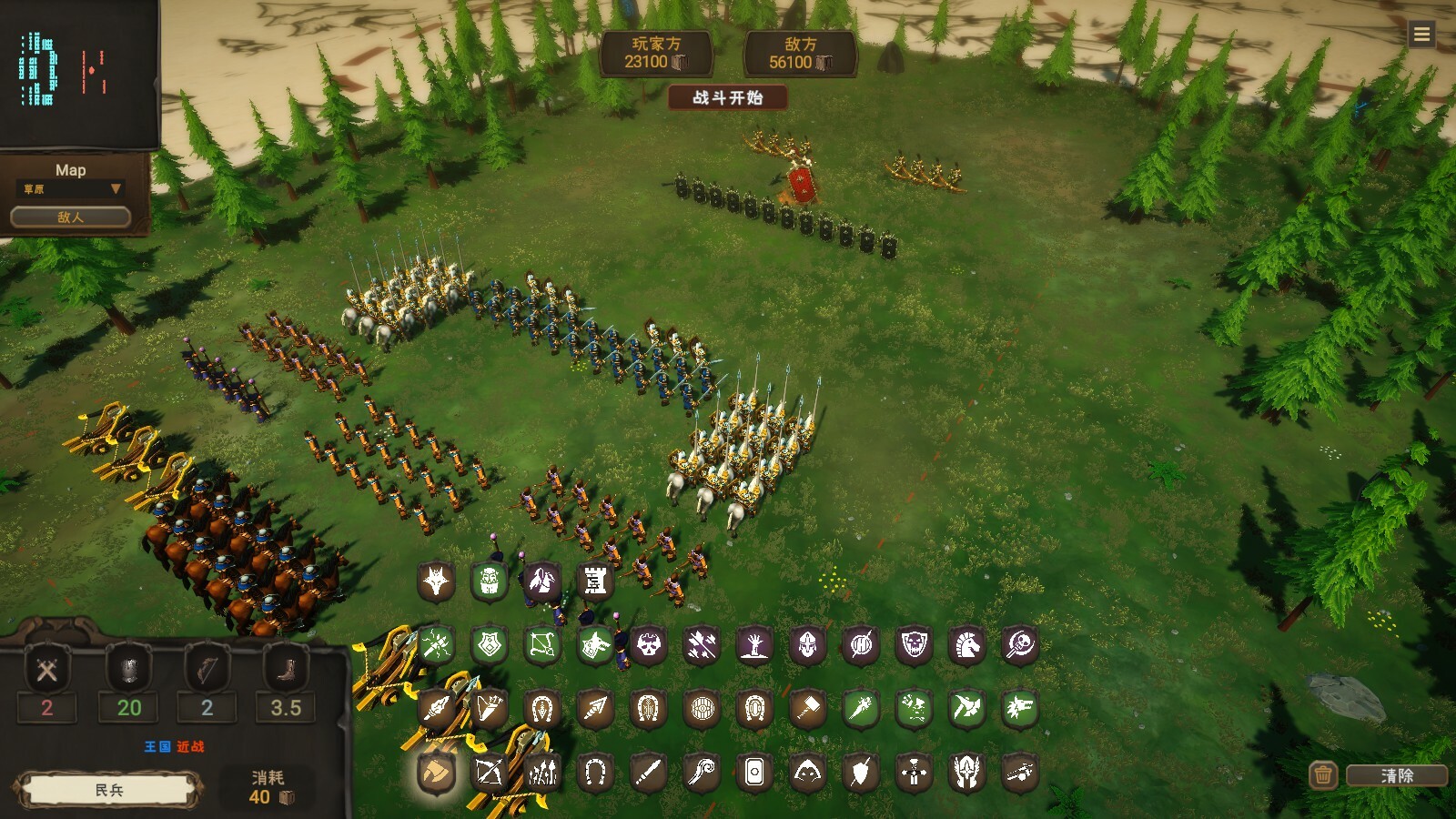This screenshot has height=819, width=1456.
Task: Click the 敌人 button in the map panel
Action: click(x=69, y=217)
